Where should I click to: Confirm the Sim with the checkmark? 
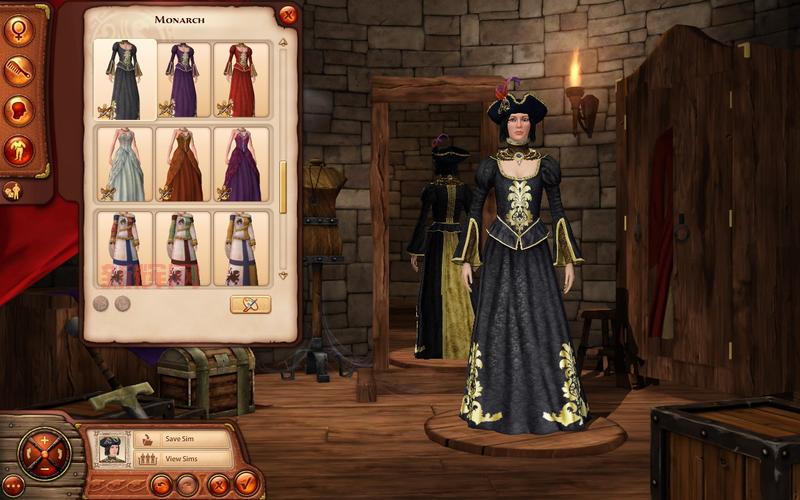[x=247, y=484]
